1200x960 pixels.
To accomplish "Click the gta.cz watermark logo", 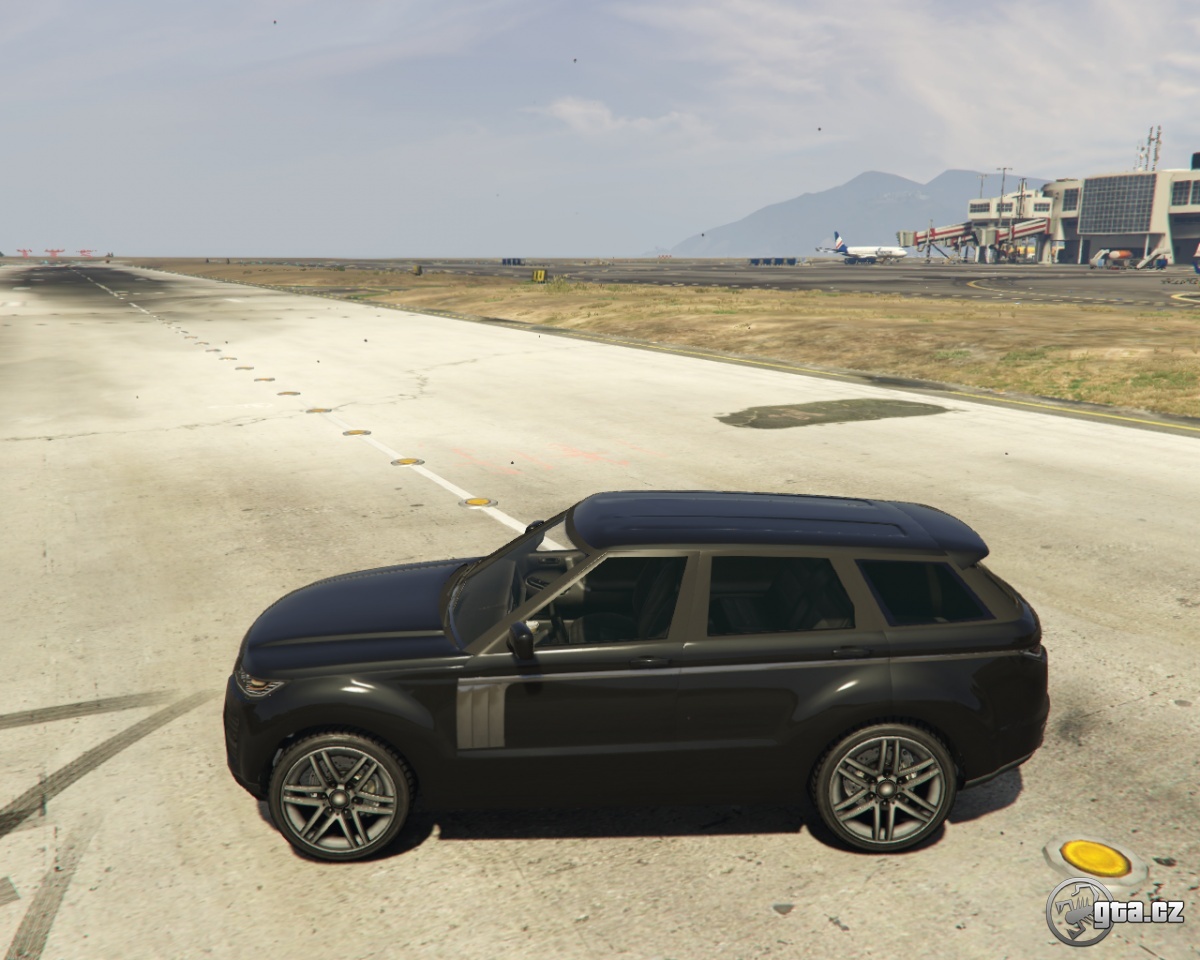I will click(x=1114, y=911).
